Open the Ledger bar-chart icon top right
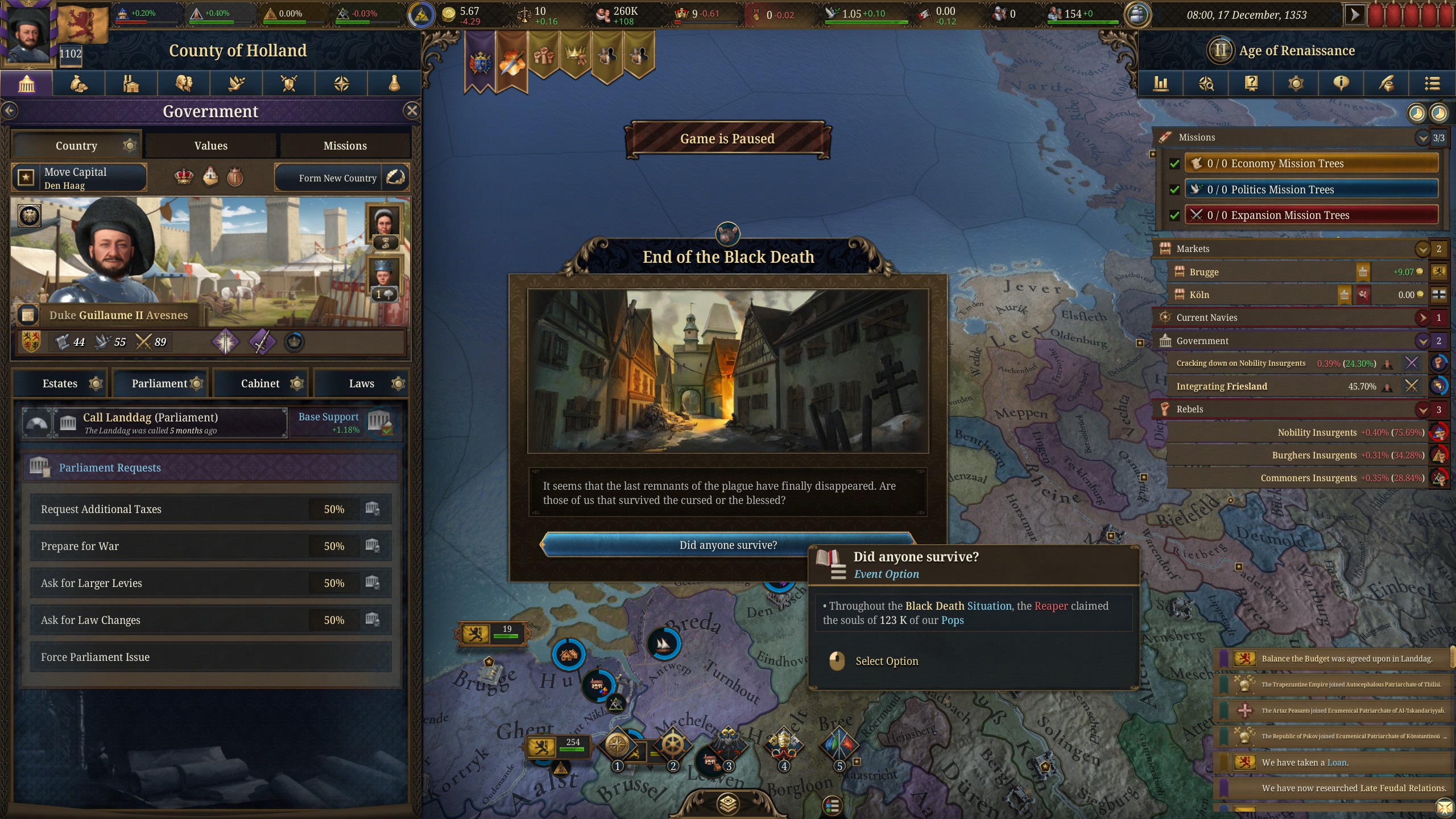The image size is (1456, 819). [1160, 84]
